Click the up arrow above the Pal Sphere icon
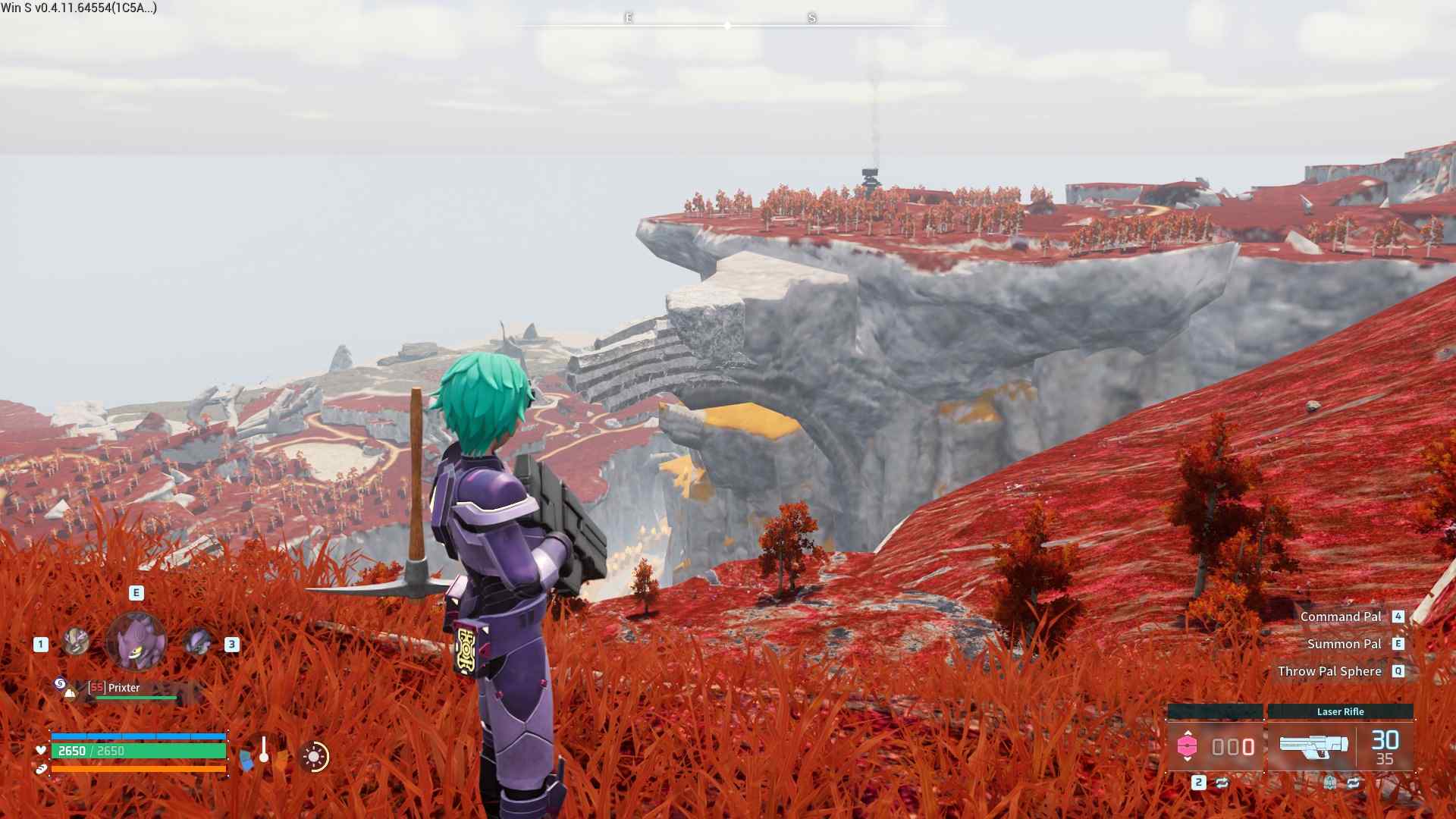 pos(1188,733)
